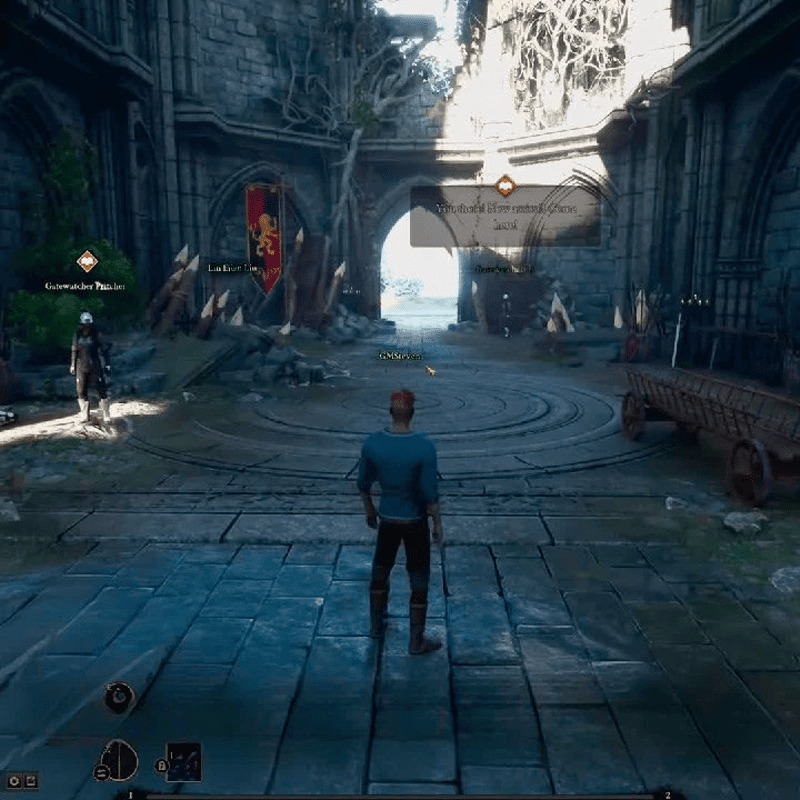This screenshot has height=800, width=800.
Task: Select the square hotbar item slot
Action: click(x=184, y=762)
